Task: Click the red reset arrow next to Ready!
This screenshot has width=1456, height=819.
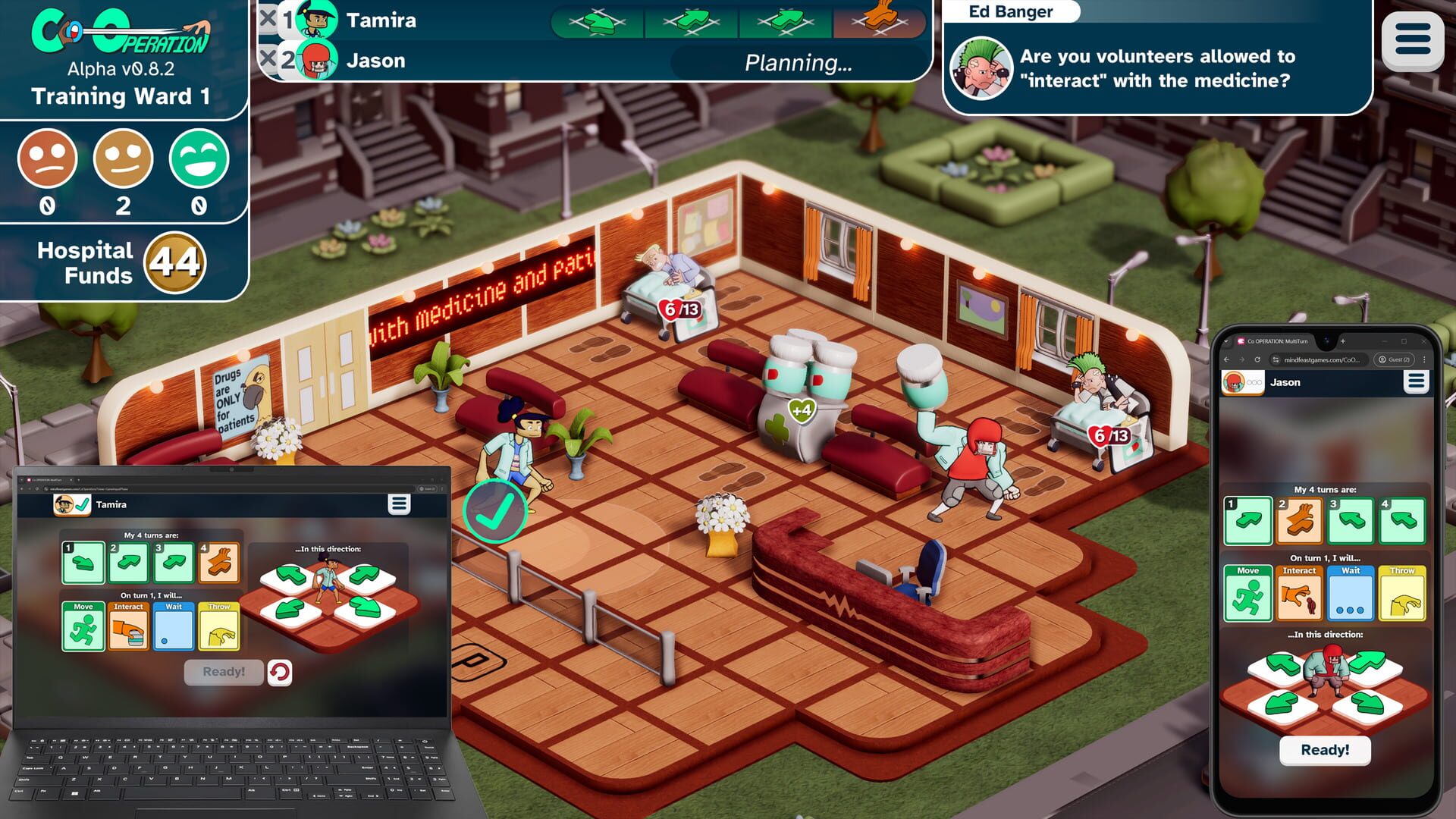Action: [280, 672]
